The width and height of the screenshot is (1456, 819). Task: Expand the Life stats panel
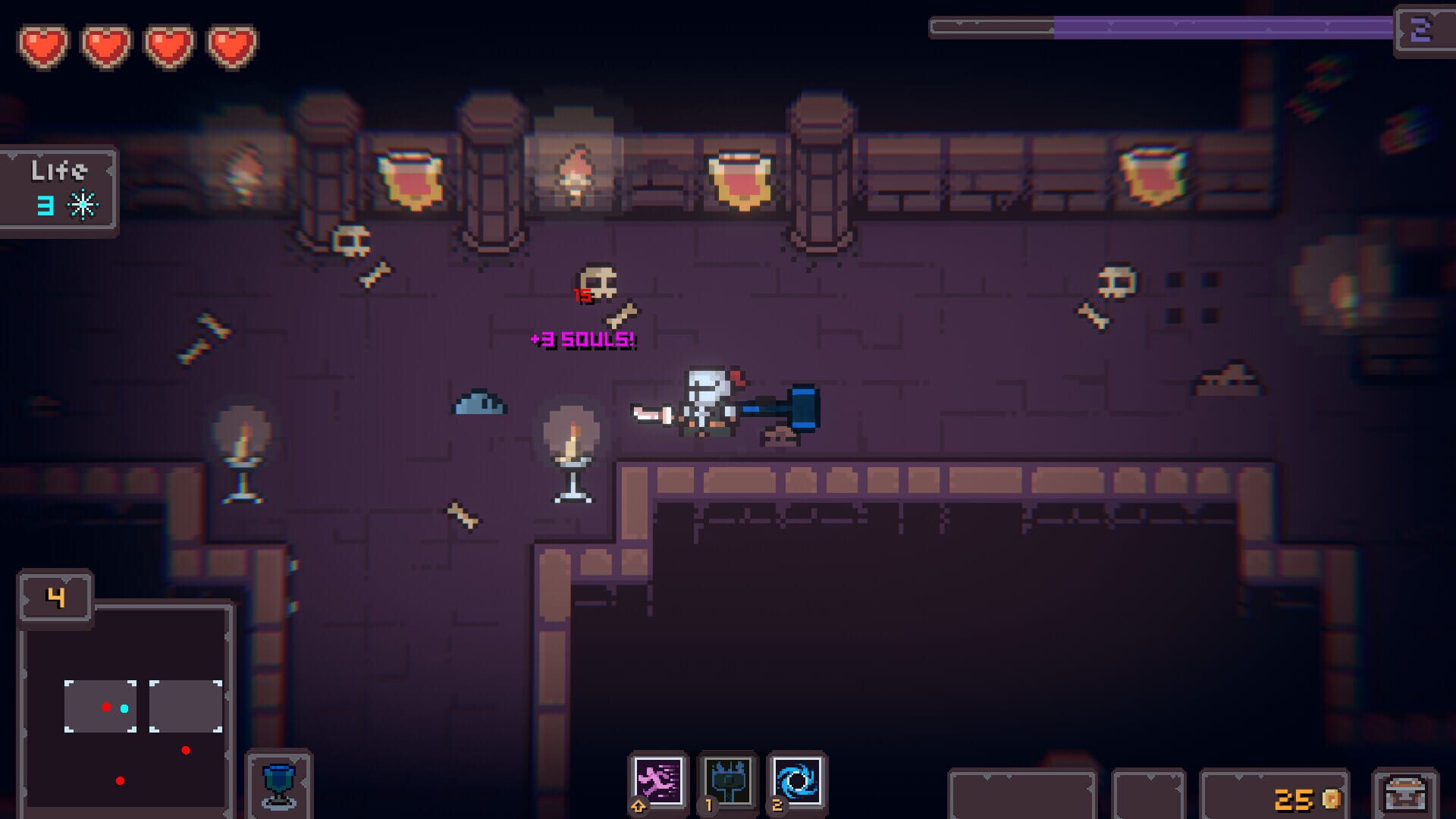58,190
